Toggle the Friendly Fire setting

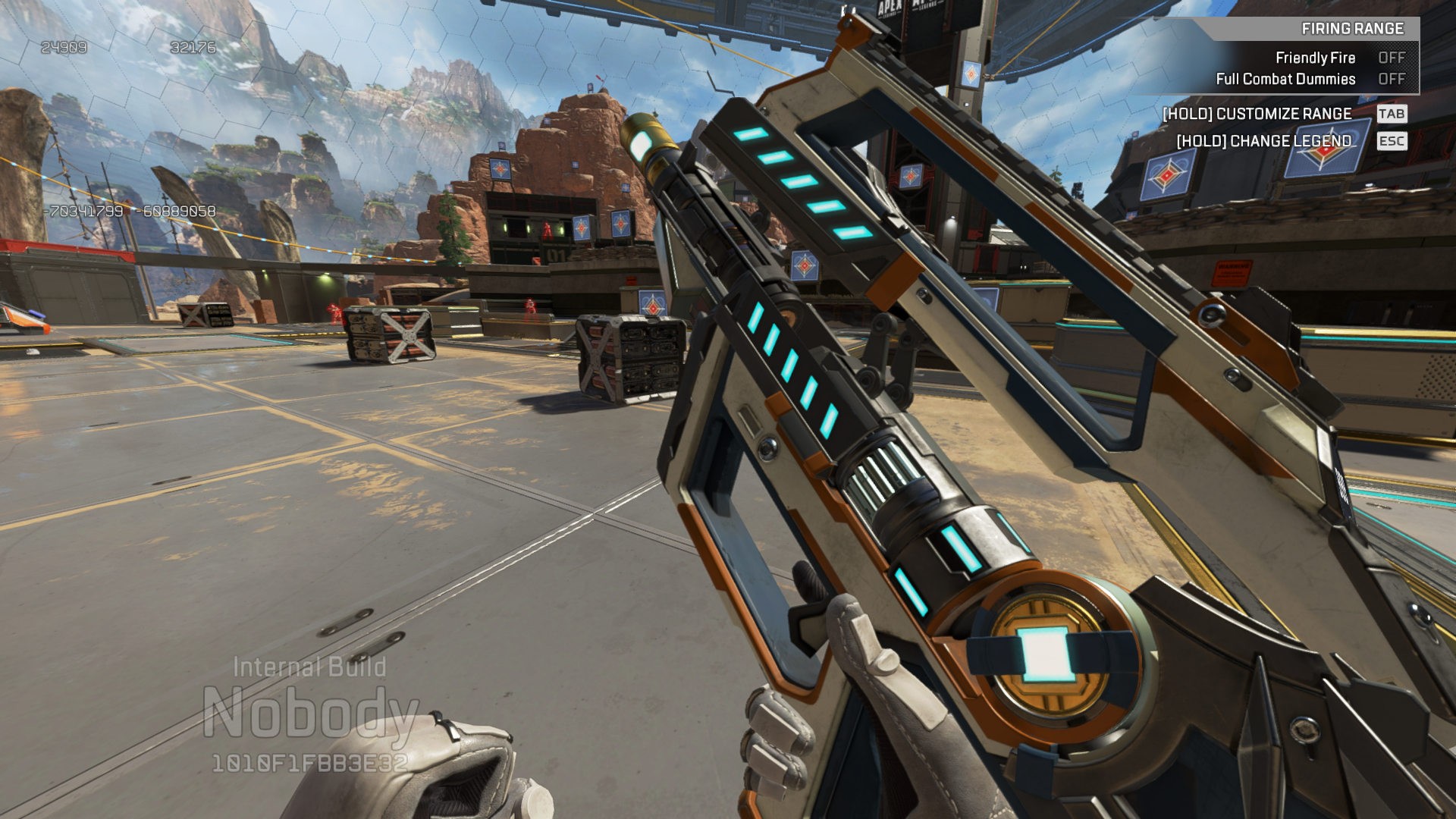[x=1391, y=58]
